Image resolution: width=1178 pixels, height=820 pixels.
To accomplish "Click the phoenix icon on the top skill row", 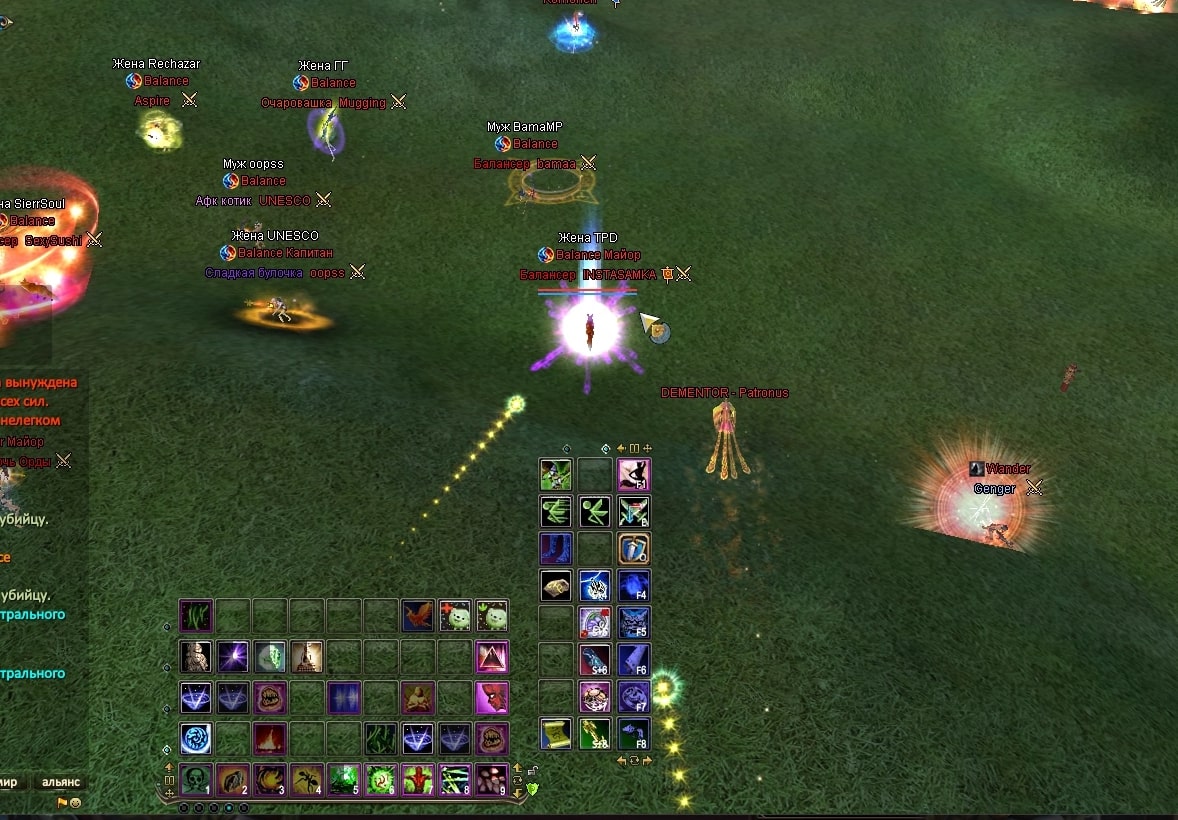I will (418, 615).
